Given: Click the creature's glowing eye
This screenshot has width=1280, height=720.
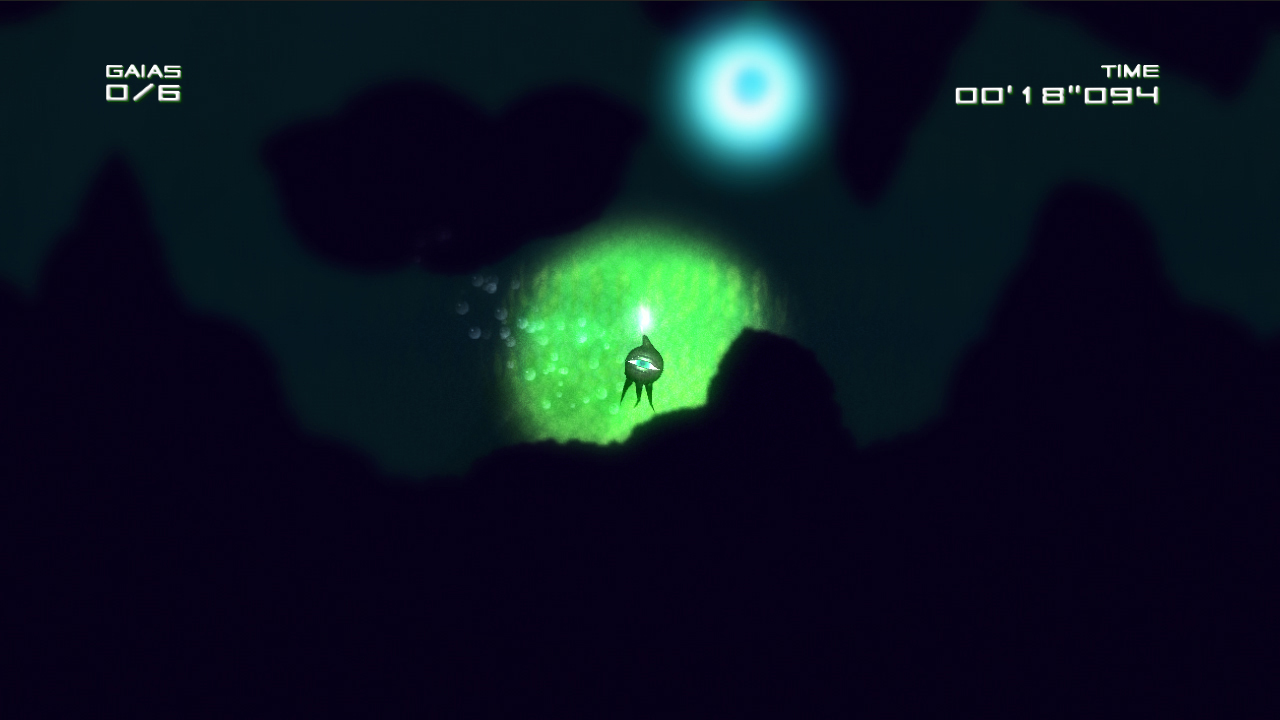Looking at the screenshot, I should click(643, 362).
